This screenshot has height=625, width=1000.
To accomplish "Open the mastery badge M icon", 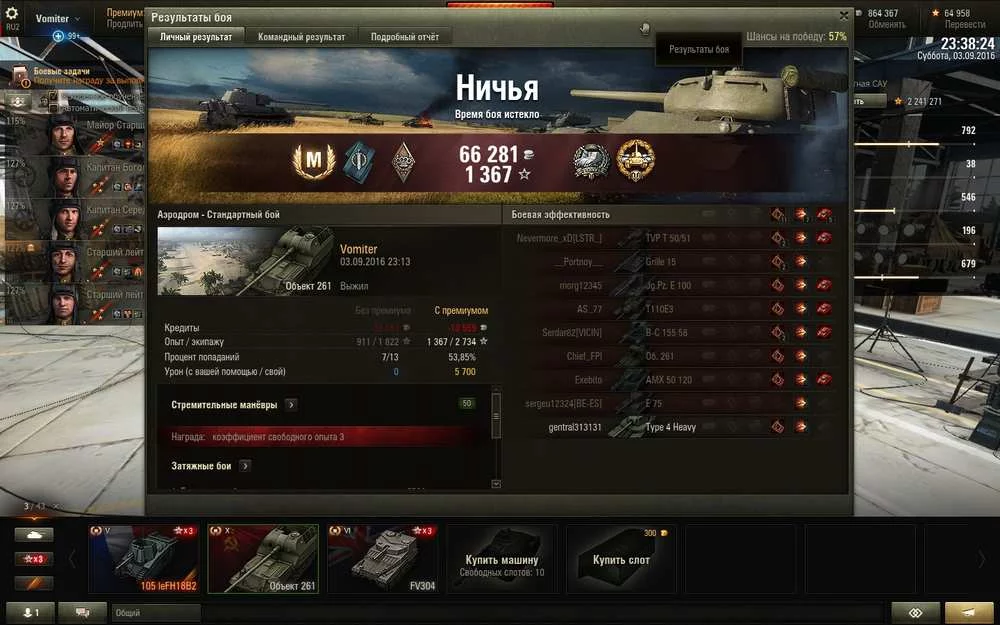I will pos(312,161).
